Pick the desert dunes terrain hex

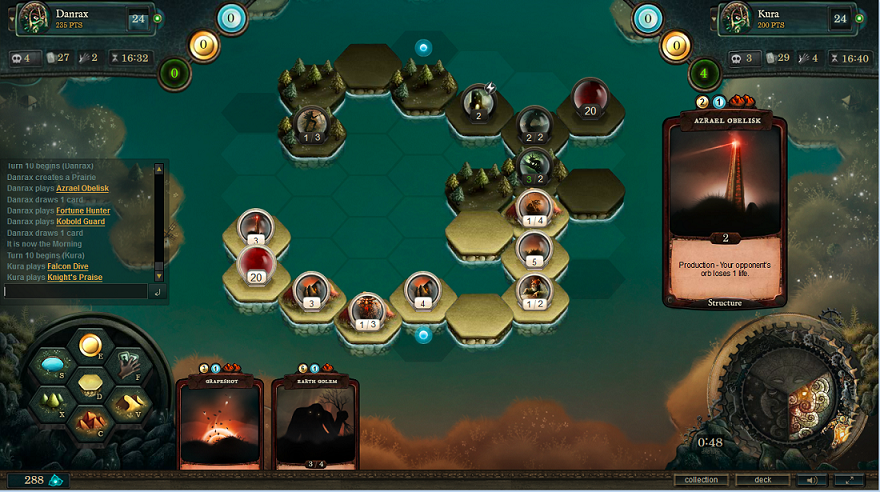click(x=130, y=403)
